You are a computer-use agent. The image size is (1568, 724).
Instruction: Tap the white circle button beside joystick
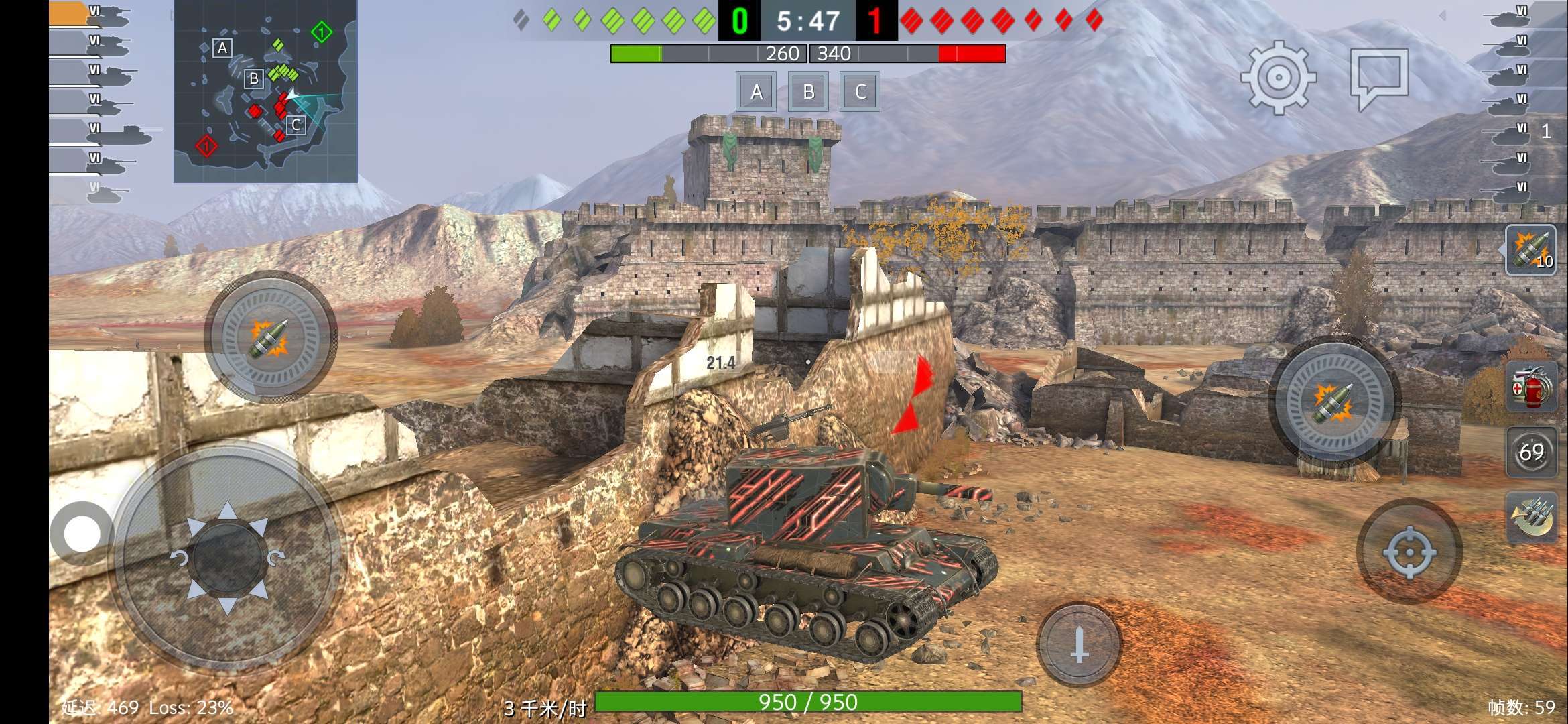(82, 534)
